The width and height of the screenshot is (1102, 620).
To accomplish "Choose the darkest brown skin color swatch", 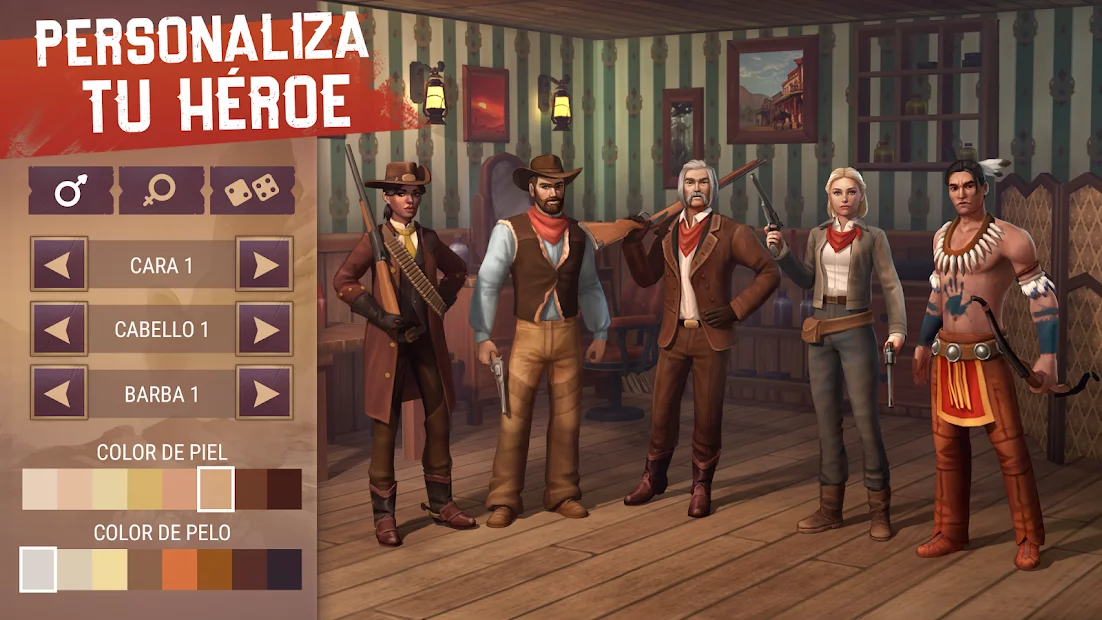I will [x=285, y=489].
